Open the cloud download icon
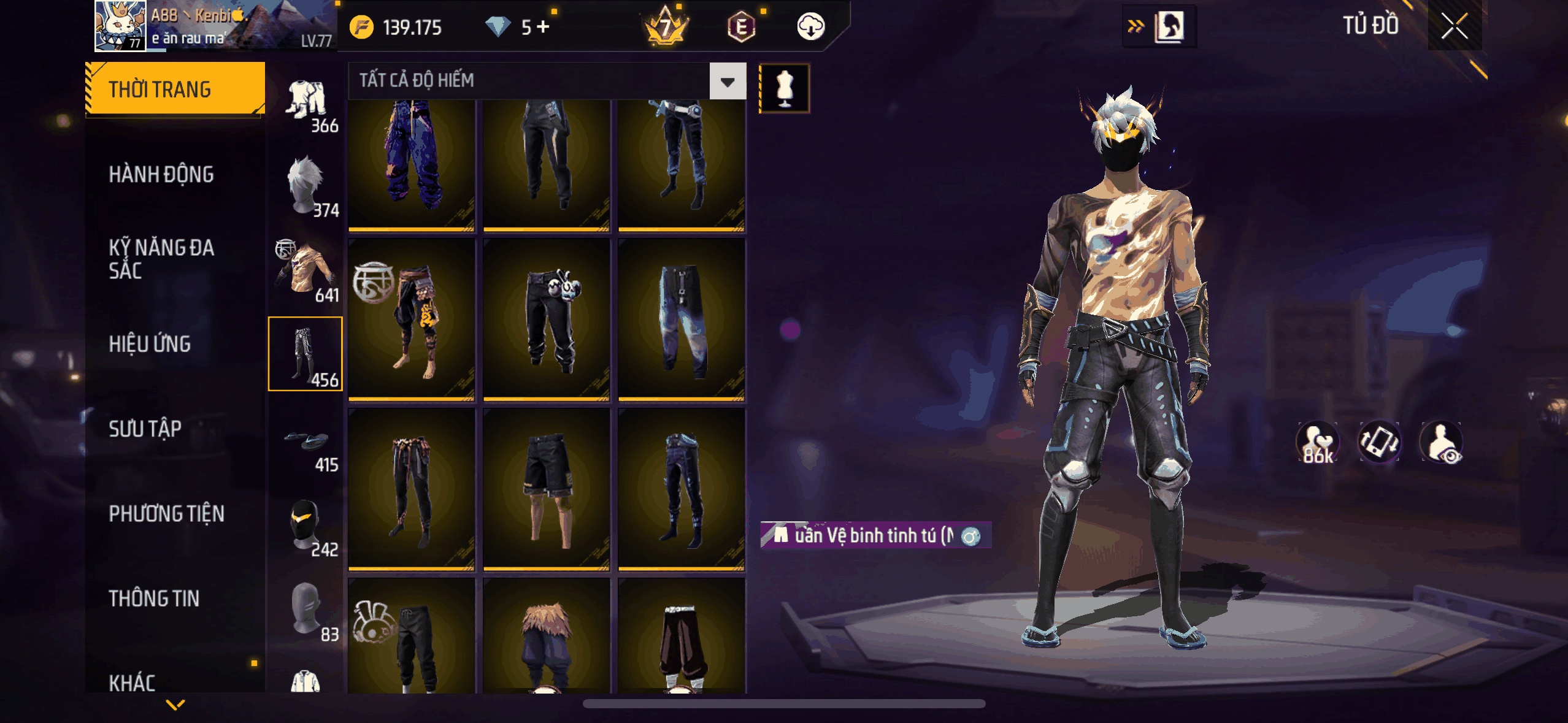Screen dimensions: 1568x723 click(x=810, y=27)
